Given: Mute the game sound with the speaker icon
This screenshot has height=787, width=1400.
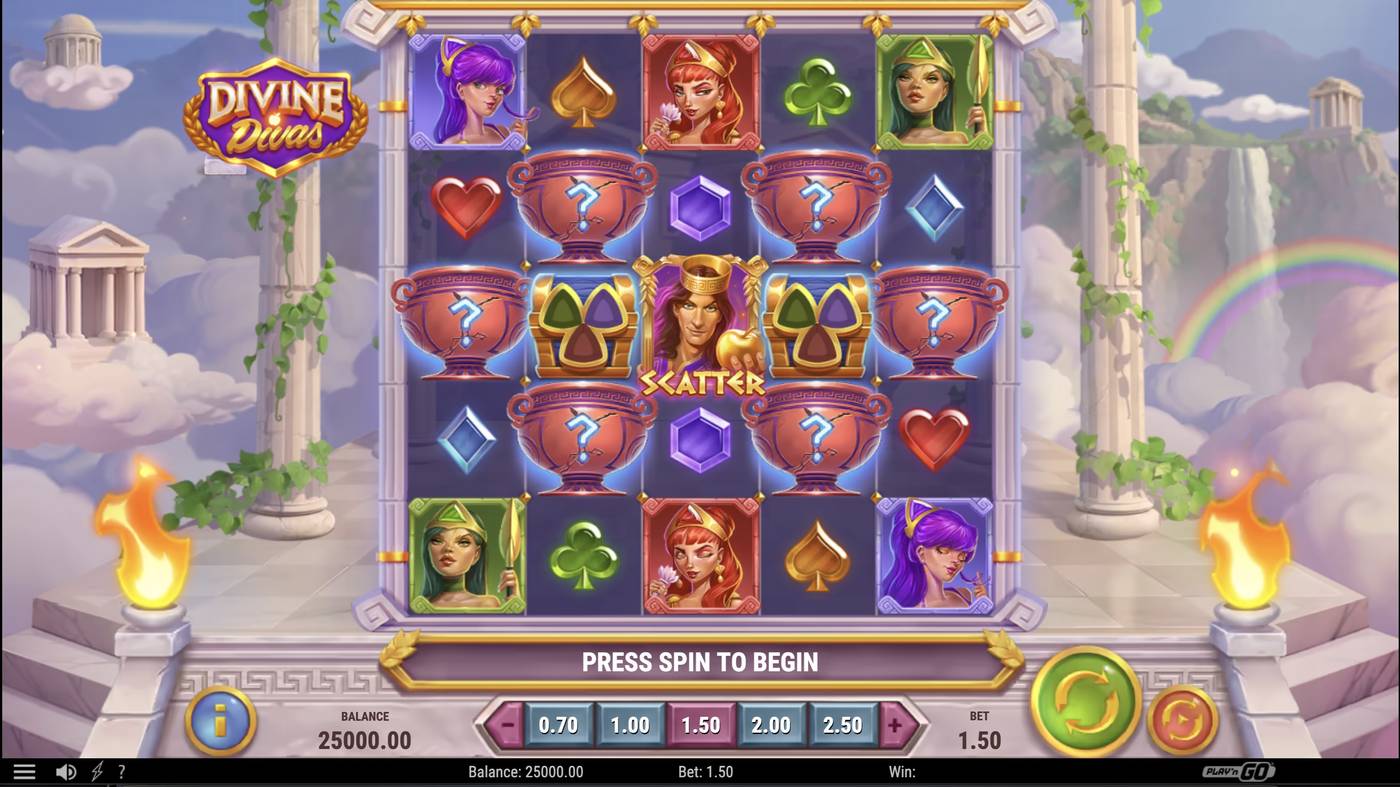Looking at the screenshot, I should pos(65,770).
